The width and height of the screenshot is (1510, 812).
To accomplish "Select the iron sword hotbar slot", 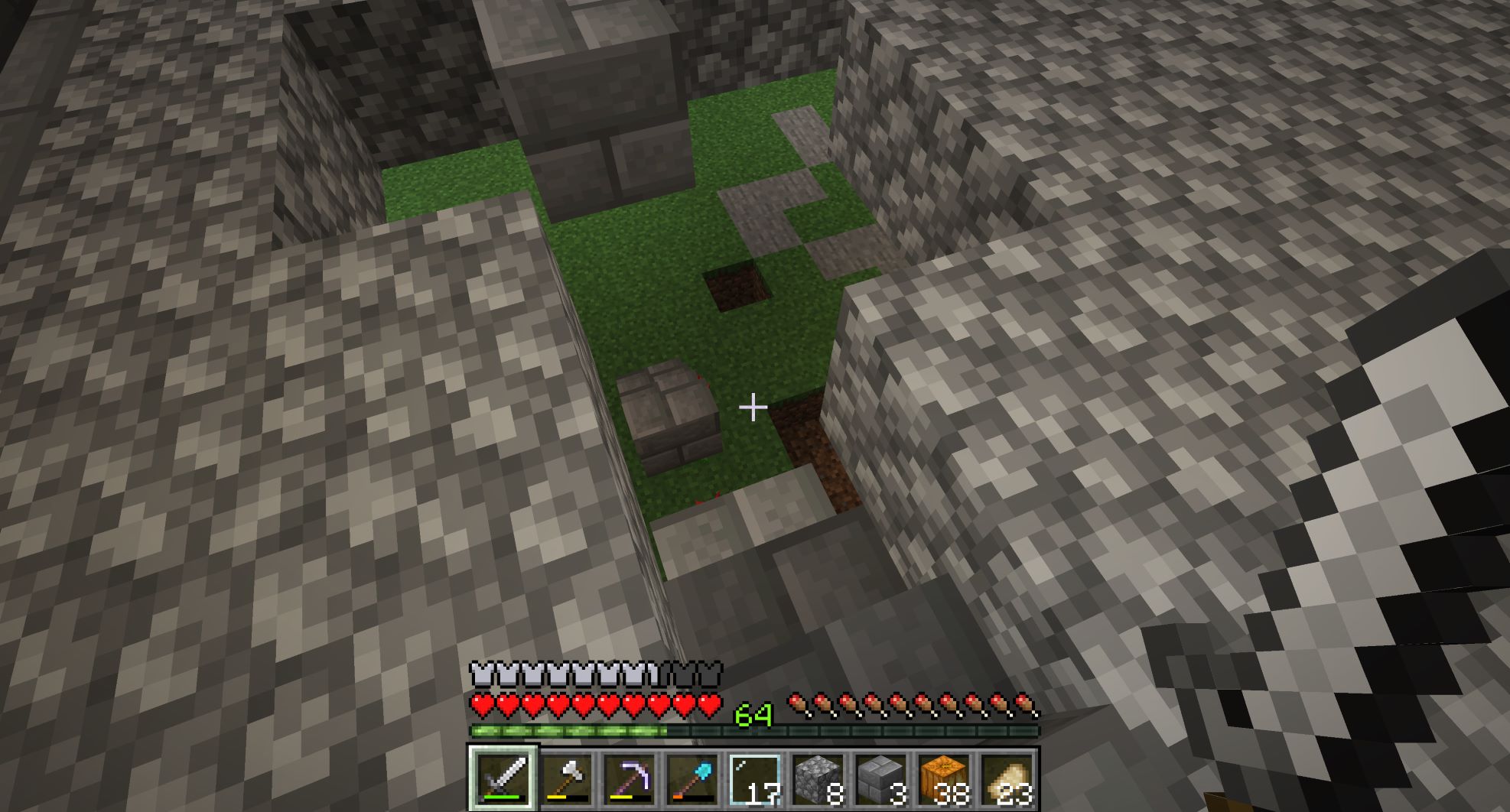I will (503, 778).
